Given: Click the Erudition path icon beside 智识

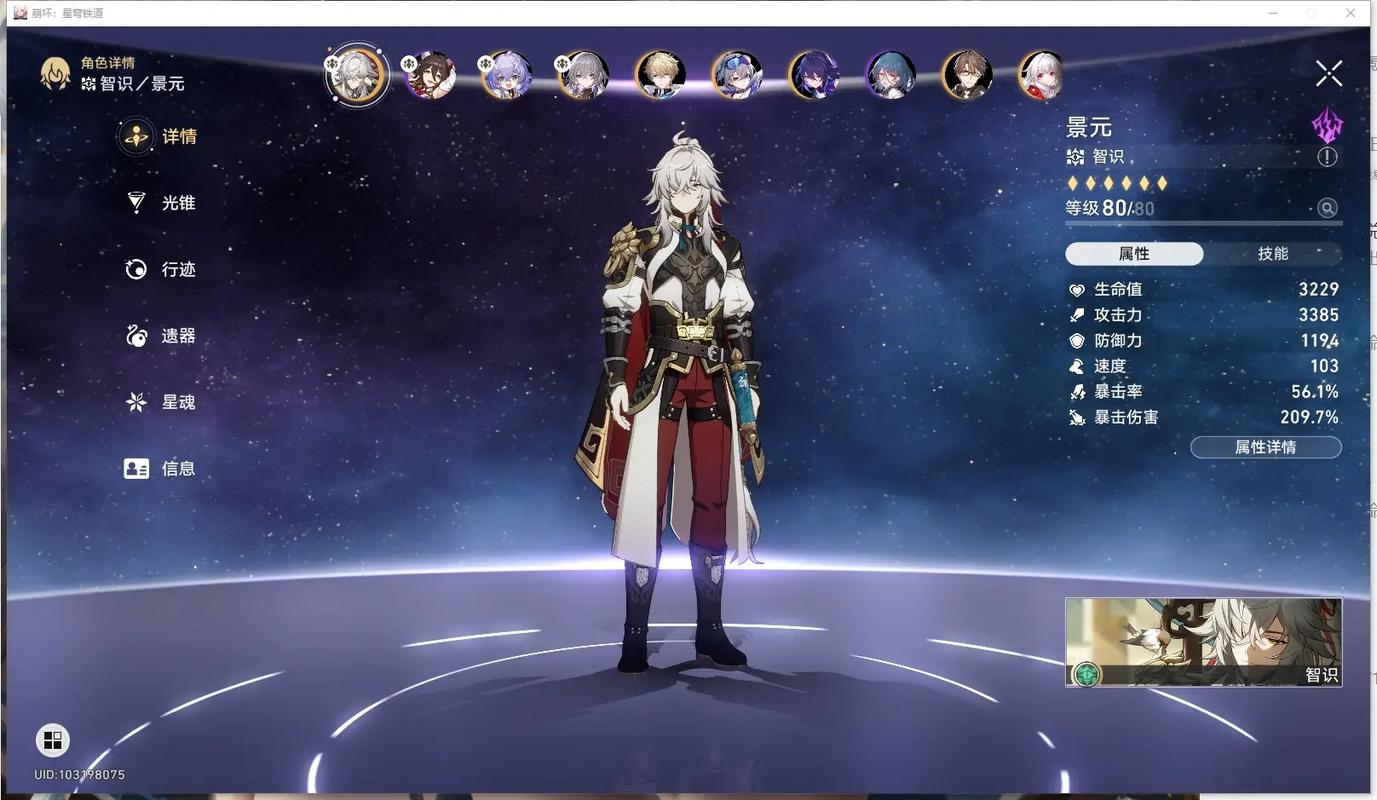Looking at the screenshot, I should [x=1074, y=156].
